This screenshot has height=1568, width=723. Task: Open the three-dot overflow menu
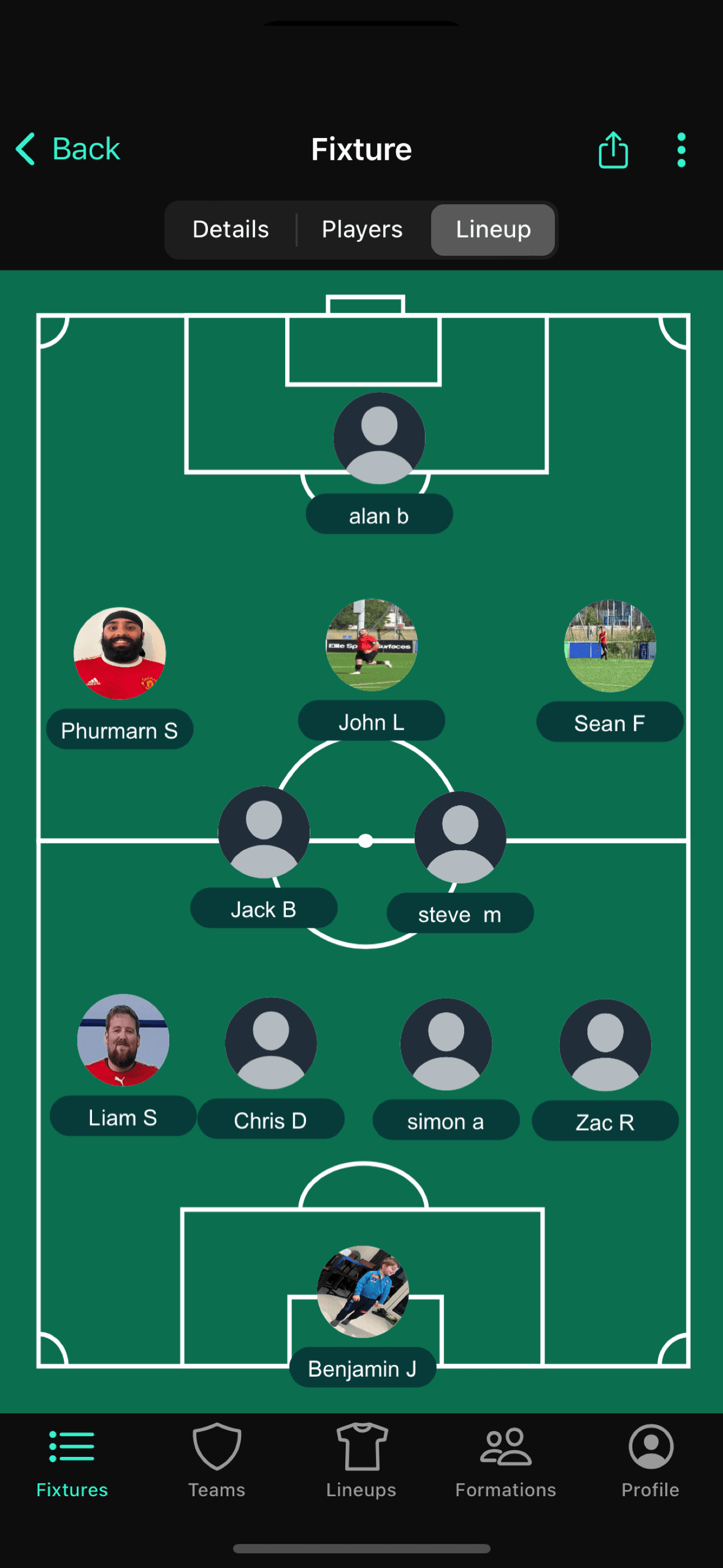click(x=680, y=149)
